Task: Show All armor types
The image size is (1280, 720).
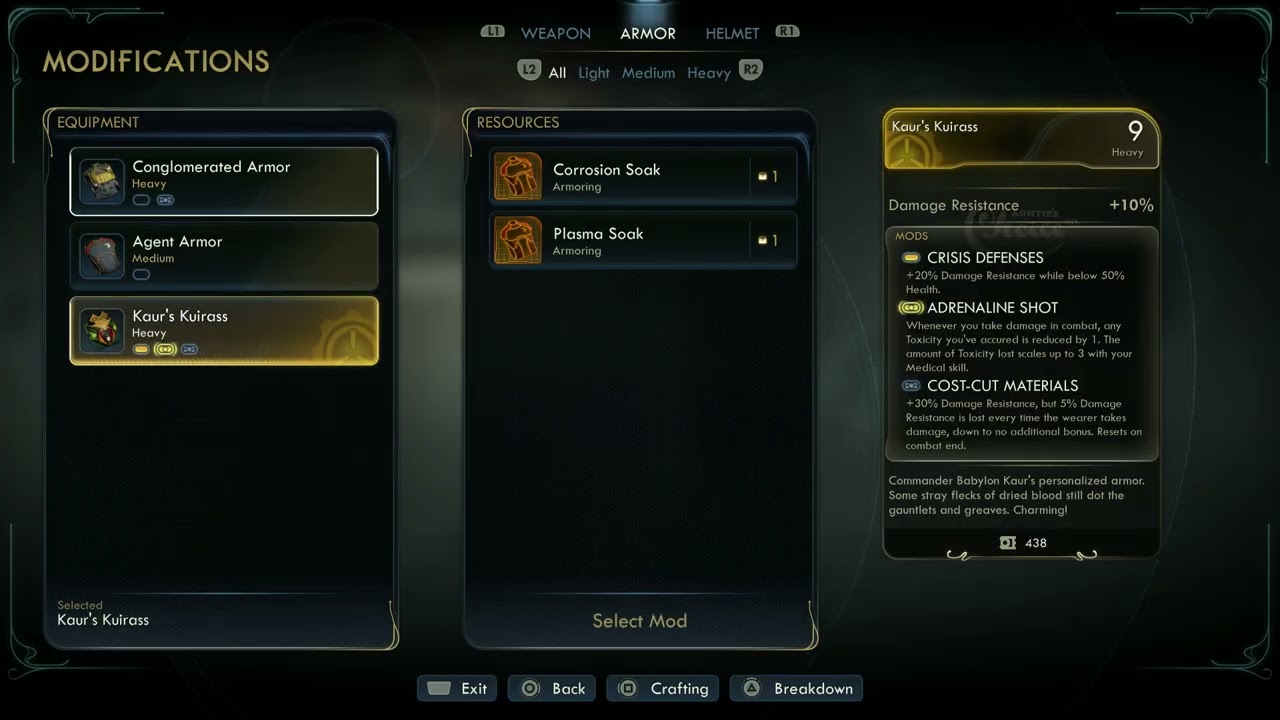Action: coord(557,73)
